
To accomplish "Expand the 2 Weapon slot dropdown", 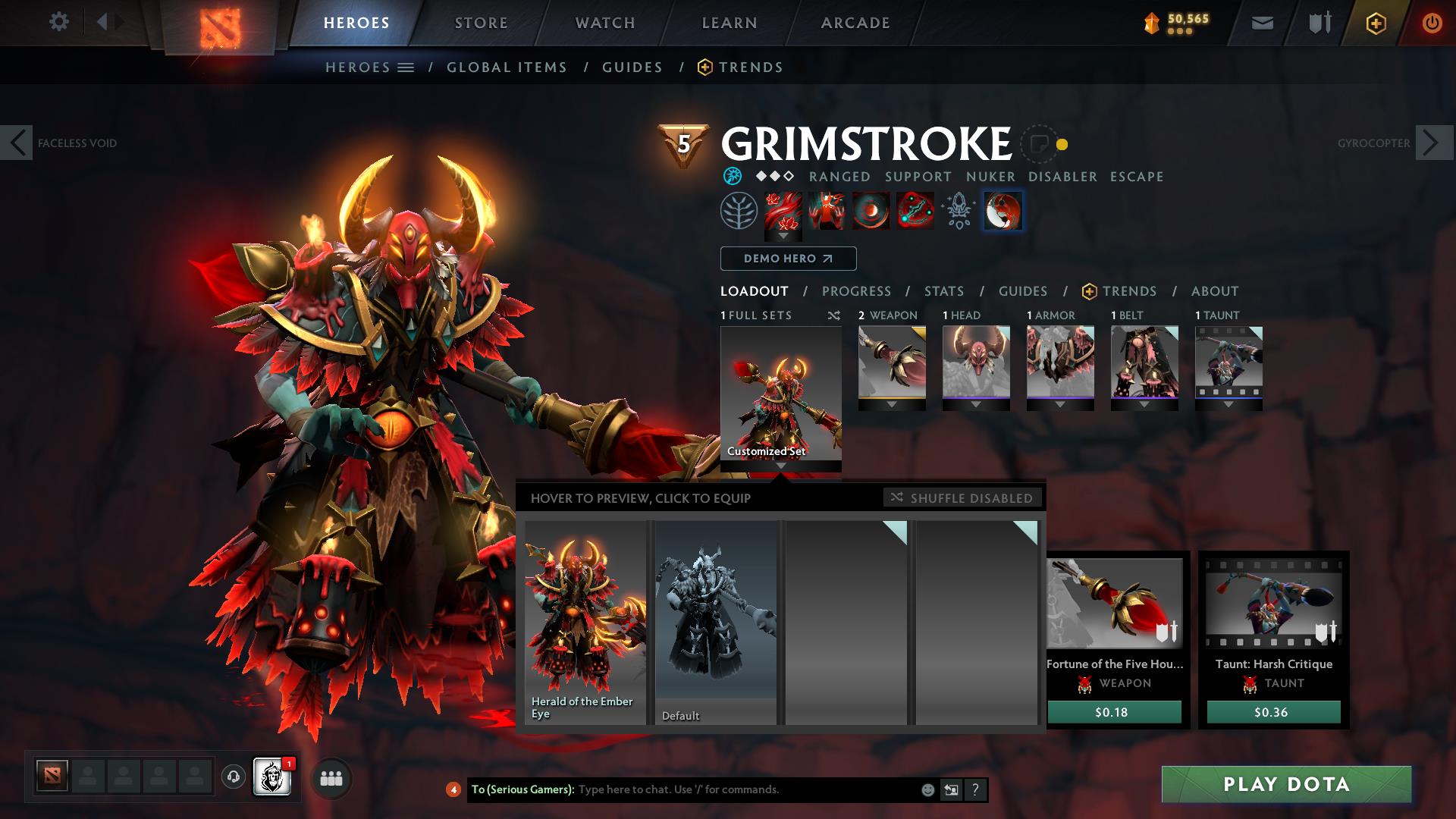I will click(893, 404).
